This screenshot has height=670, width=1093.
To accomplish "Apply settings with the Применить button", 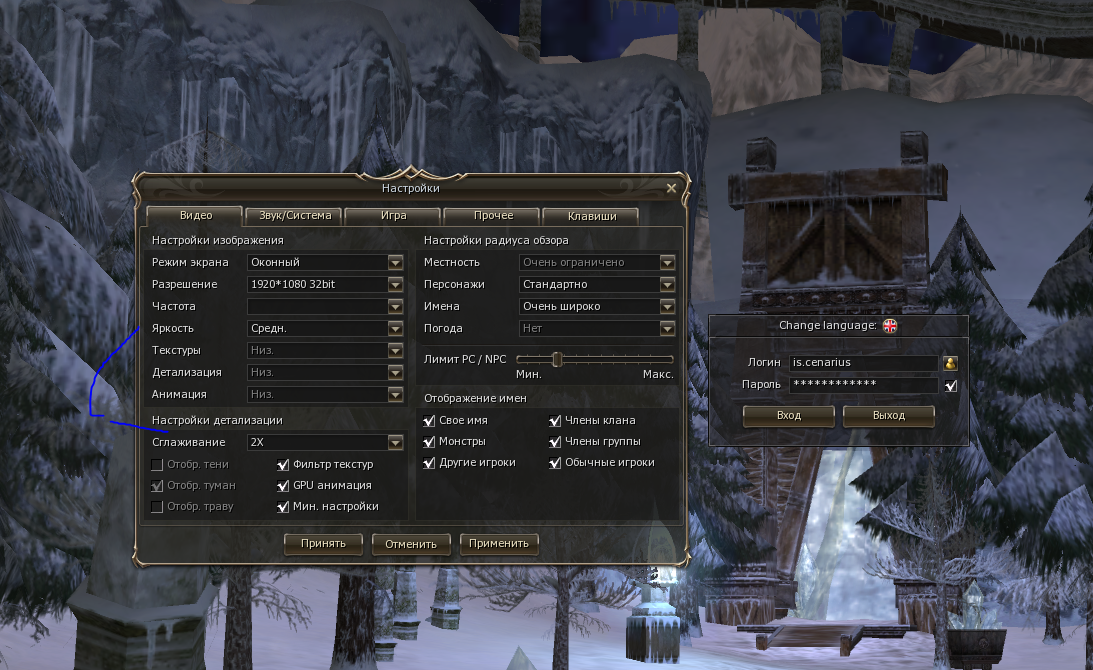I will coord(499,544).
